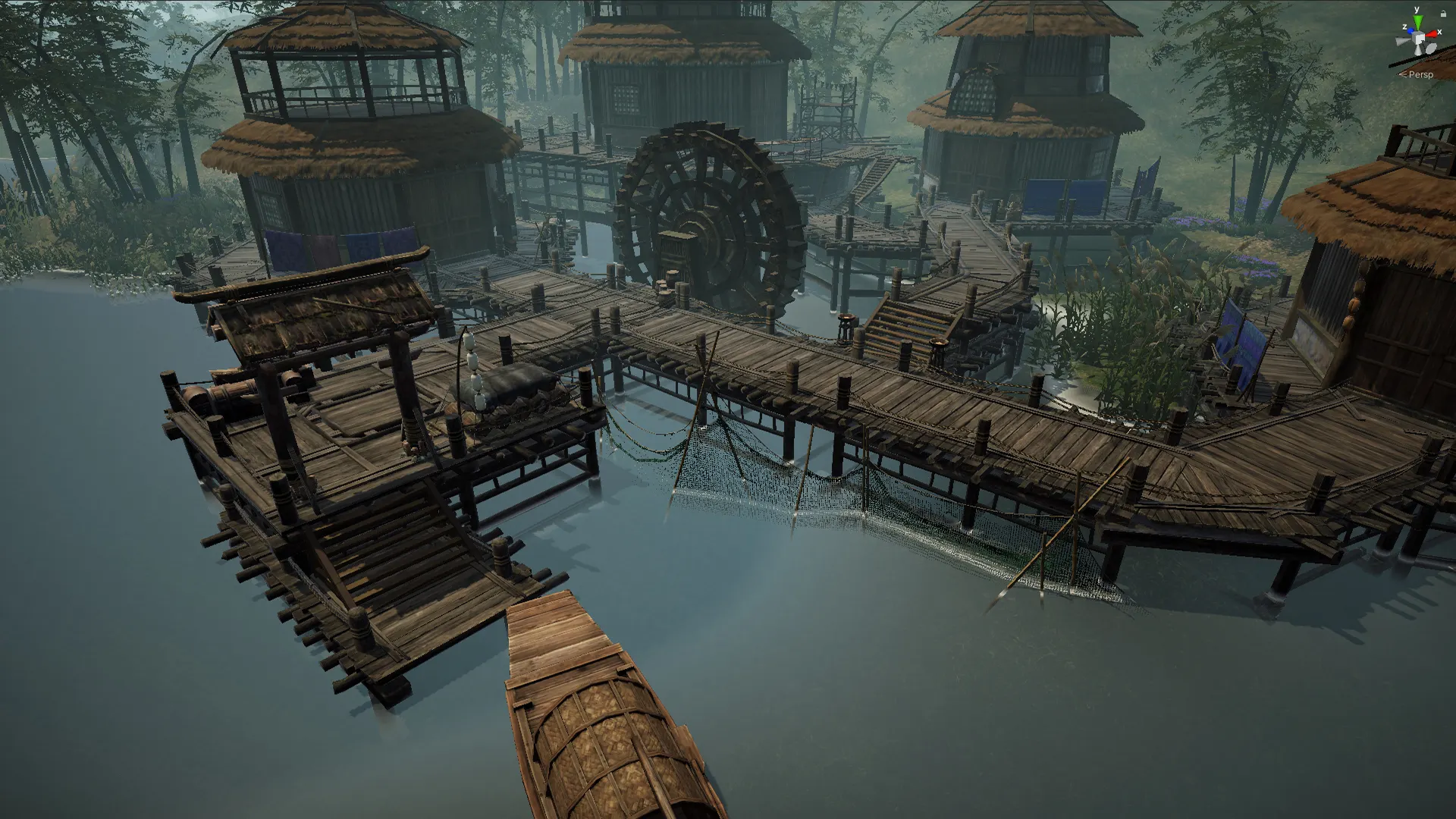Toggle the scene gizmo rotation padlock
Screen dimensions: 1456x819
click(1443, 13)
